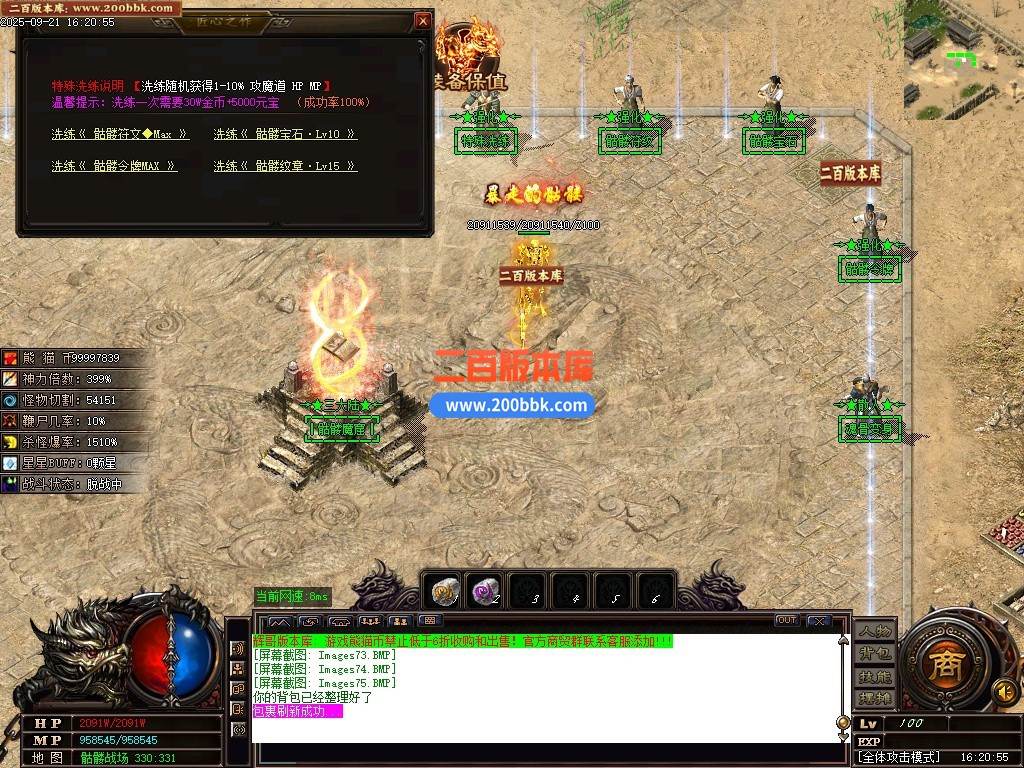Close the 匠心之作 dialog window
Image resolution: width=1024 pixels, height=768 pixels.
(x=423, y=20)
